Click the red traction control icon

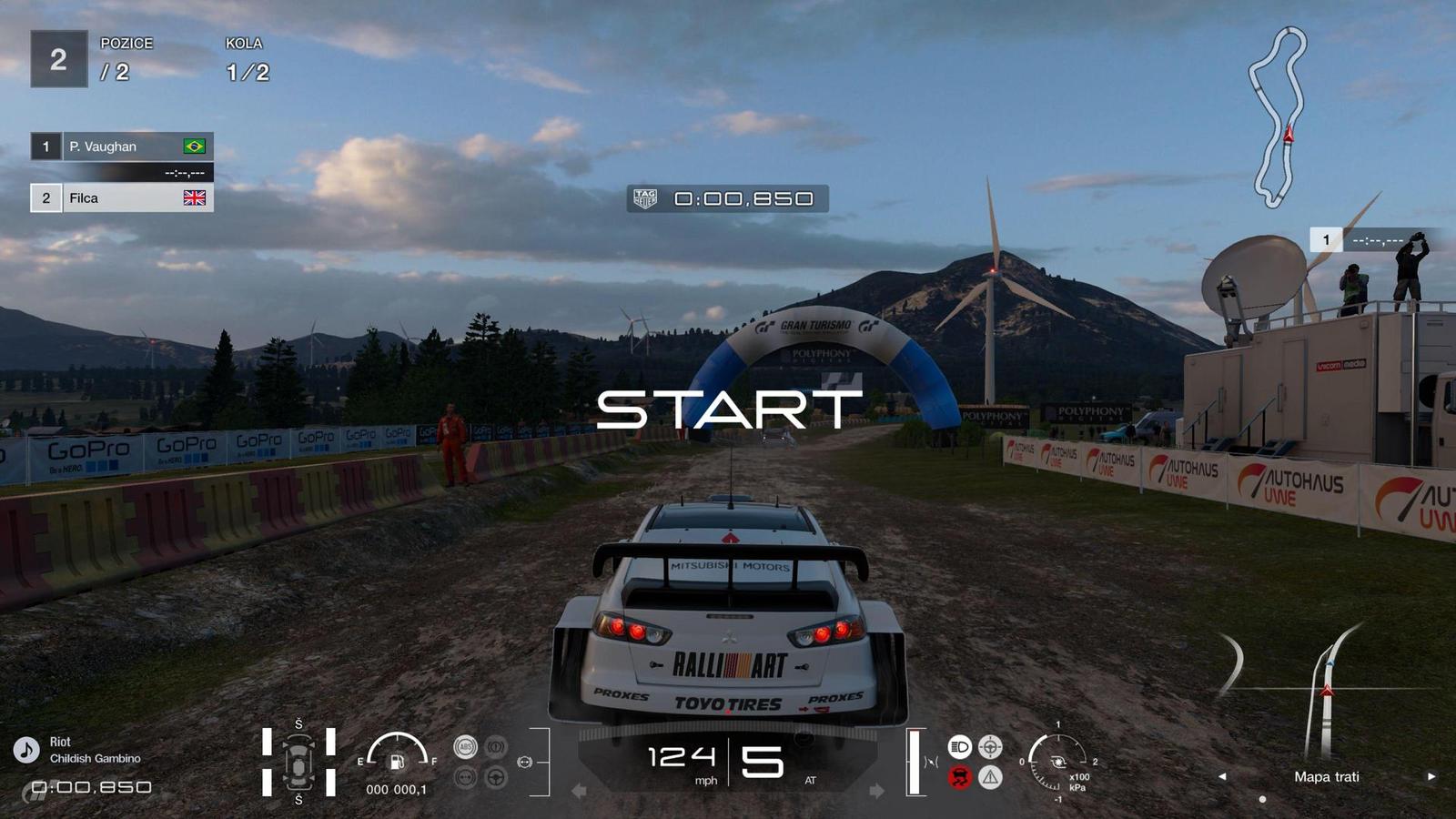click(959, 777)
